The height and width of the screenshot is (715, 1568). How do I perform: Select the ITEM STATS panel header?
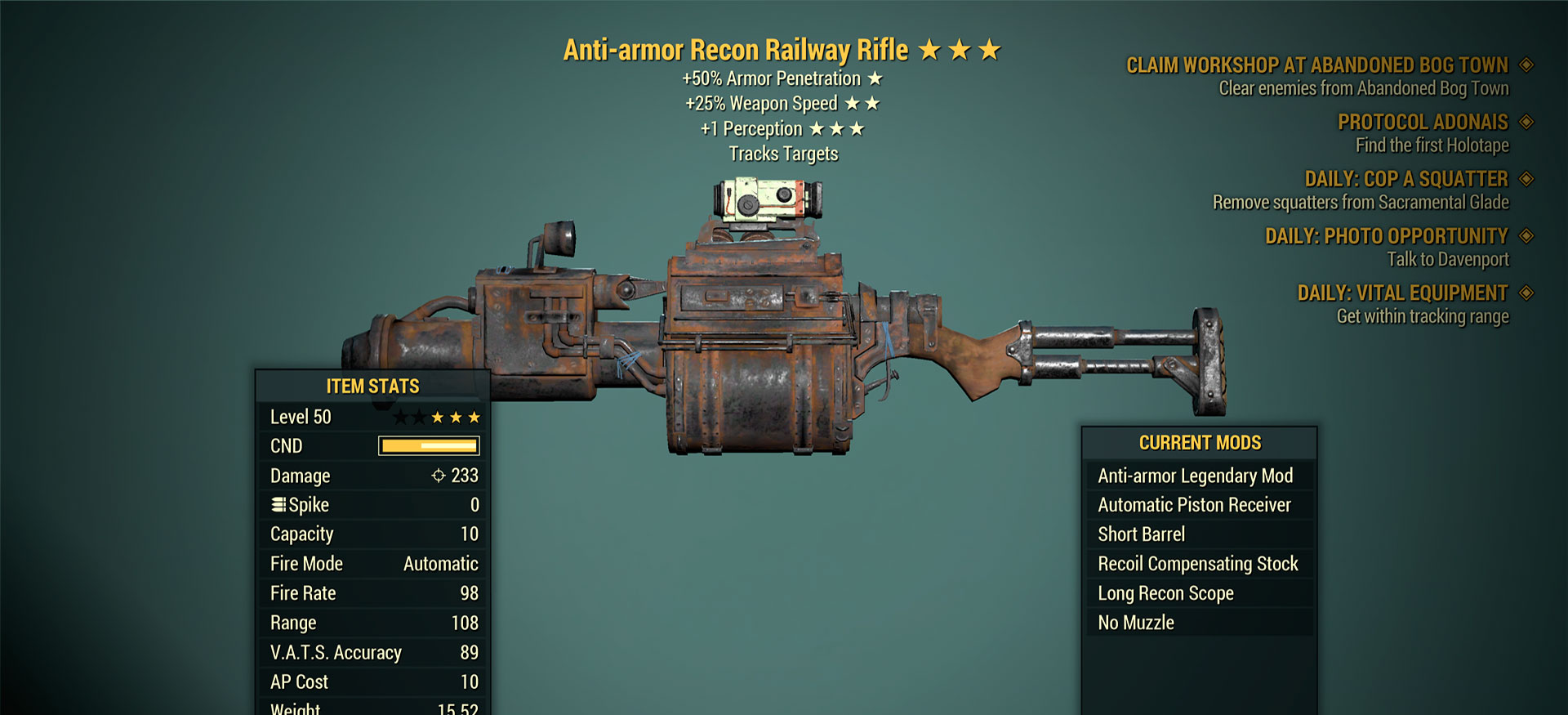tap(372, 386)
